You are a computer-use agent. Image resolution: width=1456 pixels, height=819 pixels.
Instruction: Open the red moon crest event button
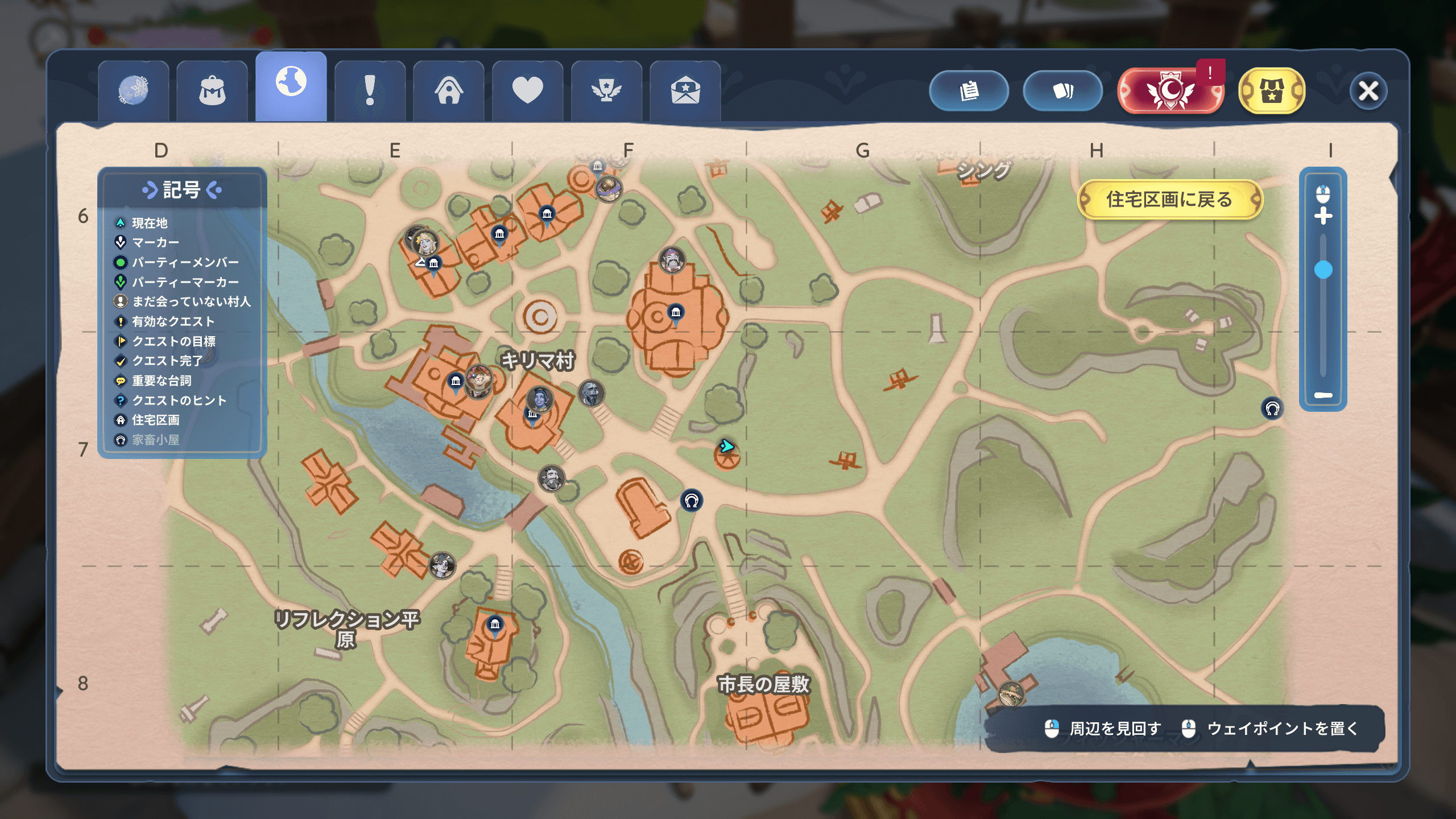click(x=1170, y=91)
